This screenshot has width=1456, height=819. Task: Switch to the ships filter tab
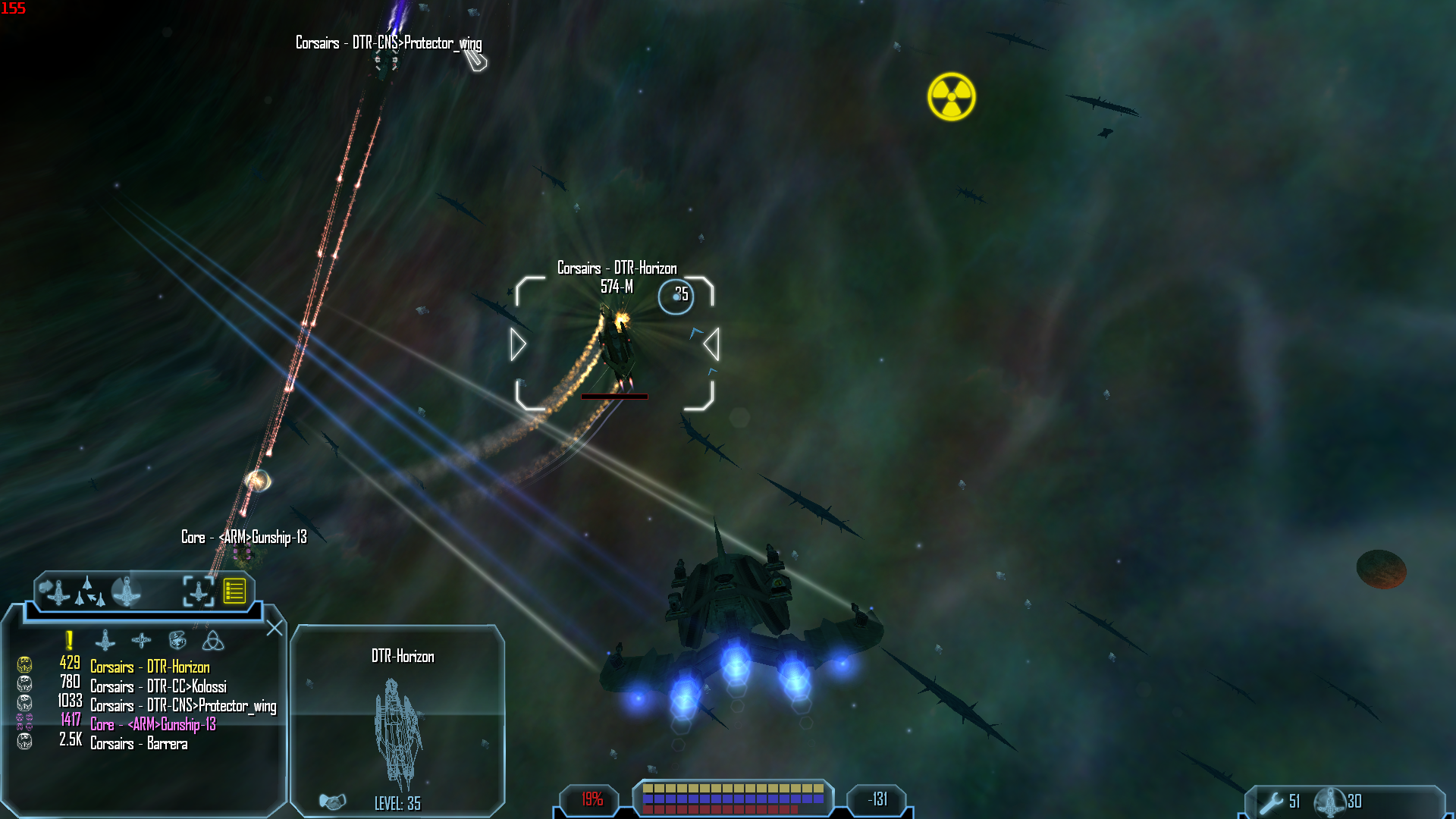click(x=105, y=641)
